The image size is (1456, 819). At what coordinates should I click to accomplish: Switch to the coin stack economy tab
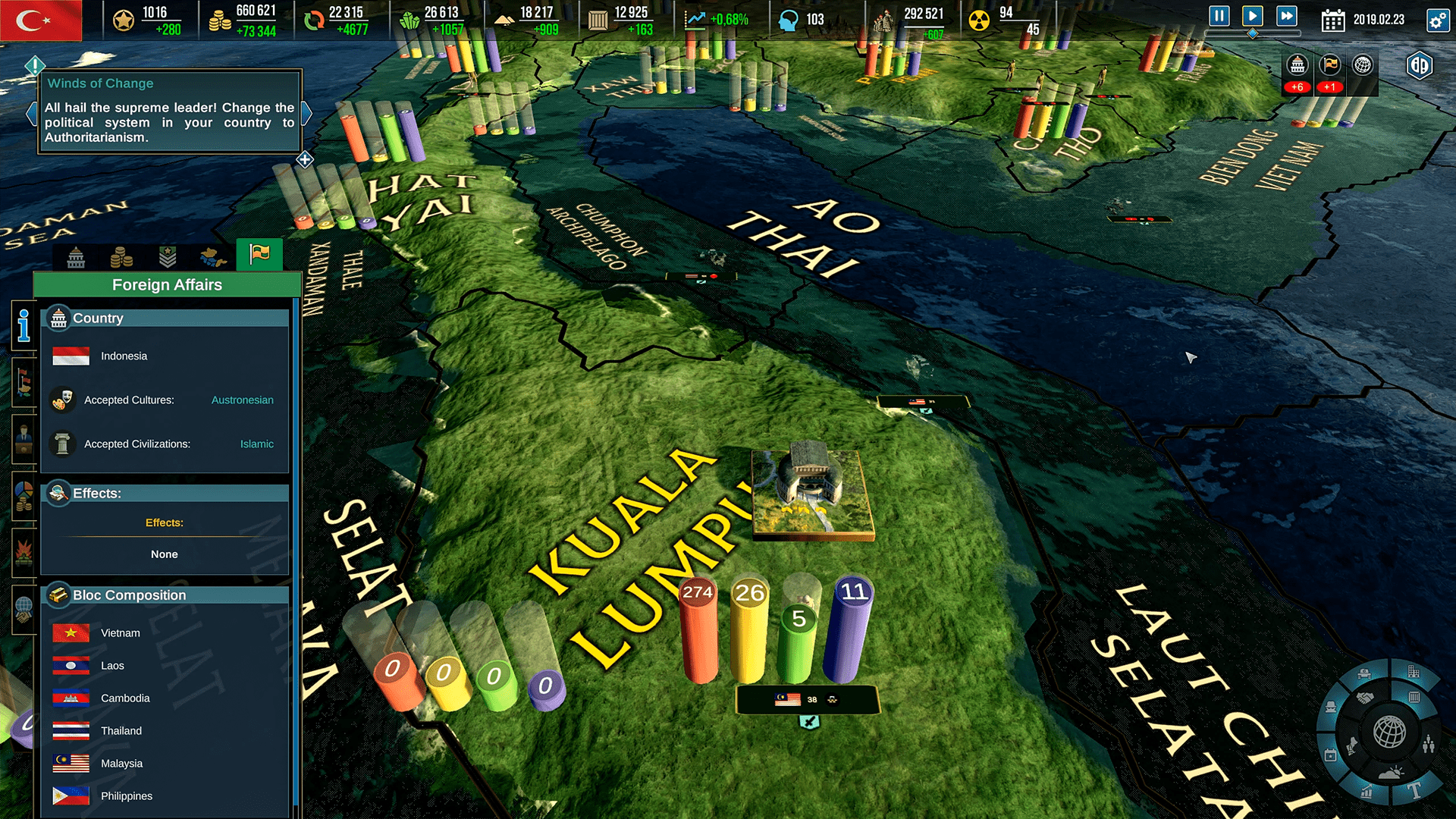click(121, 258)
